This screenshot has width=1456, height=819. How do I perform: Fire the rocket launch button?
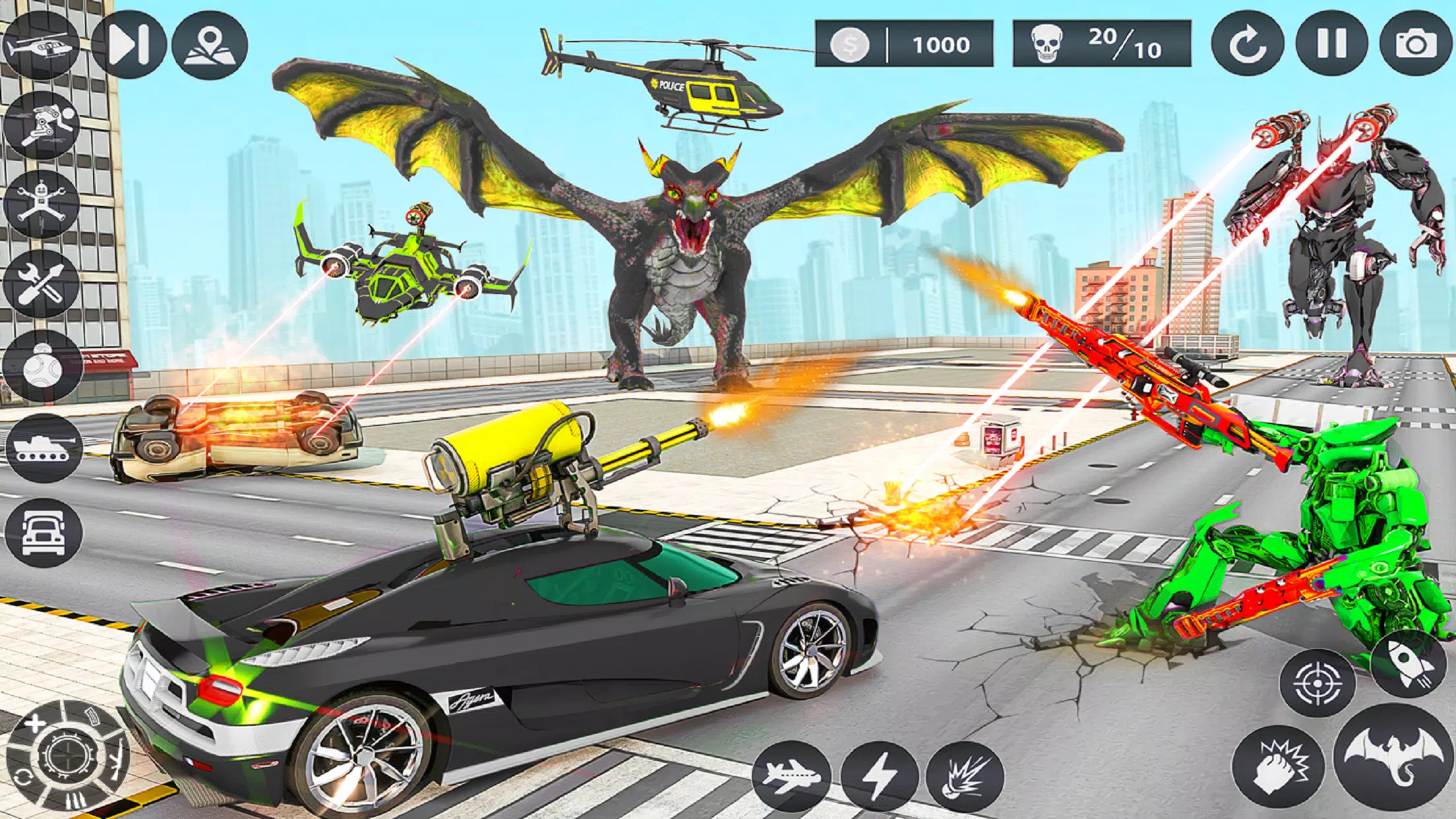click(x=1407, y=663)
